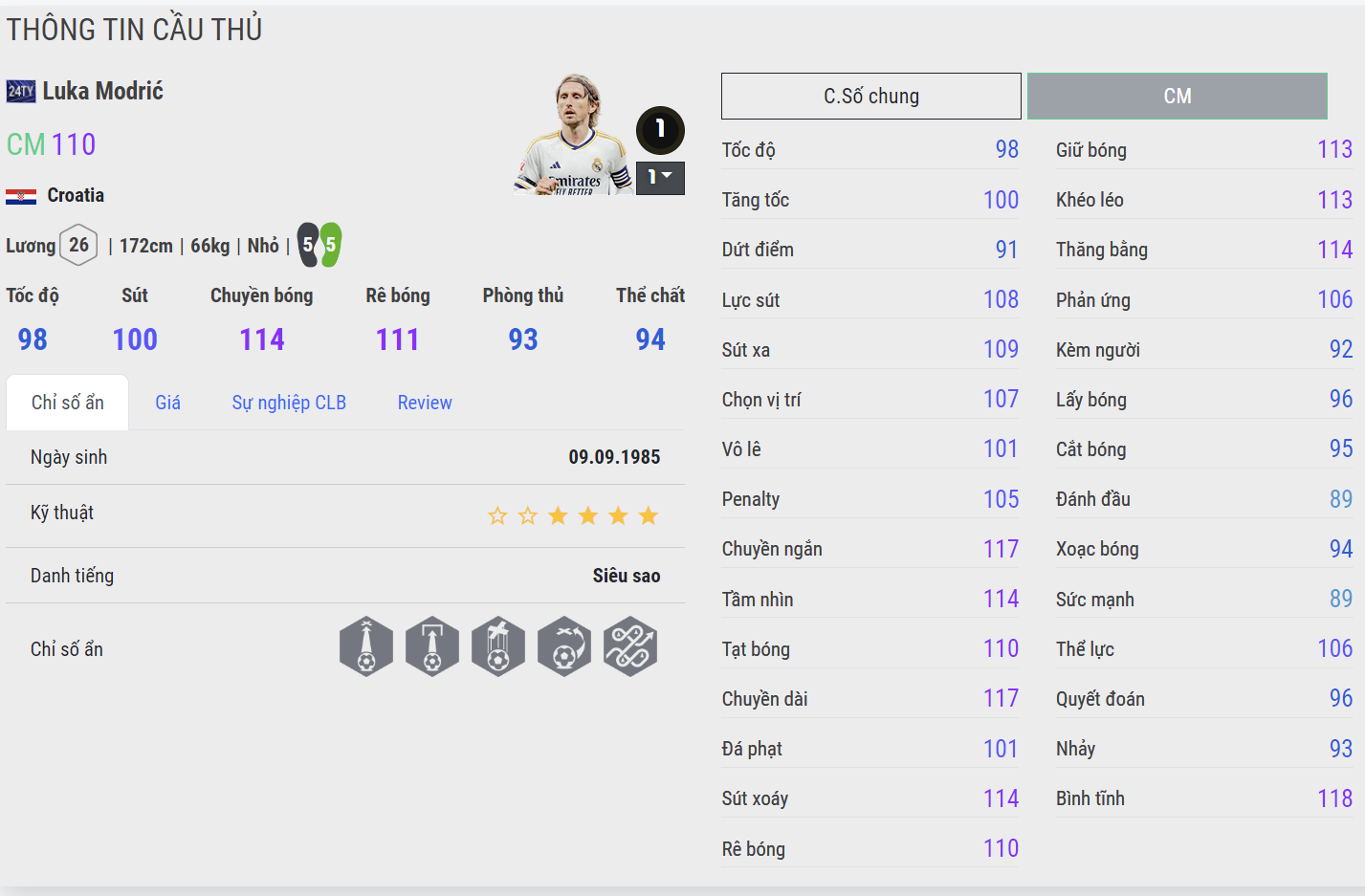The width and height of the screenshot is (1365, 896).
Task: Click the last filled star of the rating
Action: 649,514
